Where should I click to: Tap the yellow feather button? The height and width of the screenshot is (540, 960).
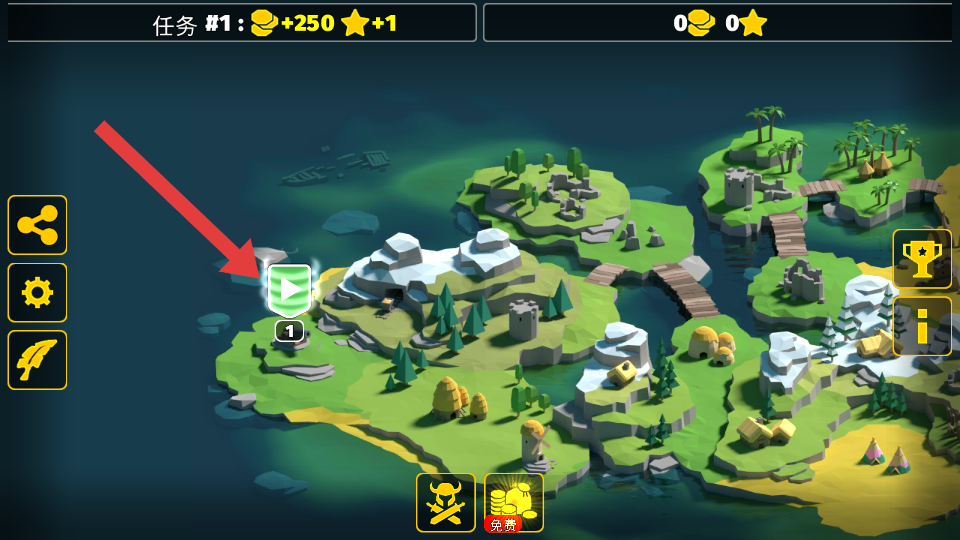tap(38, 360)
